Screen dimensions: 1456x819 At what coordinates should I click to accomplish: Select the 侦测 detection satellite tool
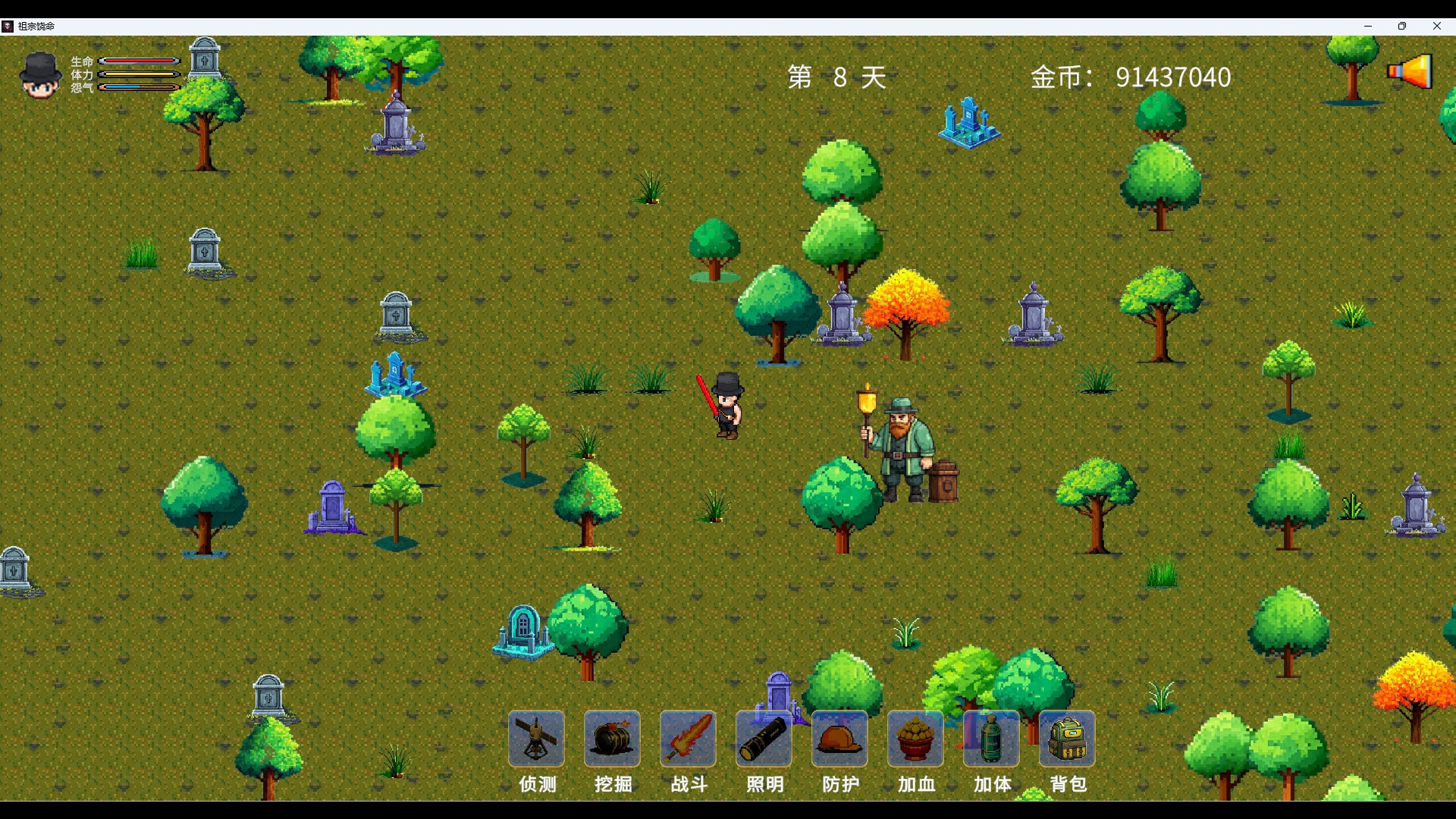pos(535,739)
